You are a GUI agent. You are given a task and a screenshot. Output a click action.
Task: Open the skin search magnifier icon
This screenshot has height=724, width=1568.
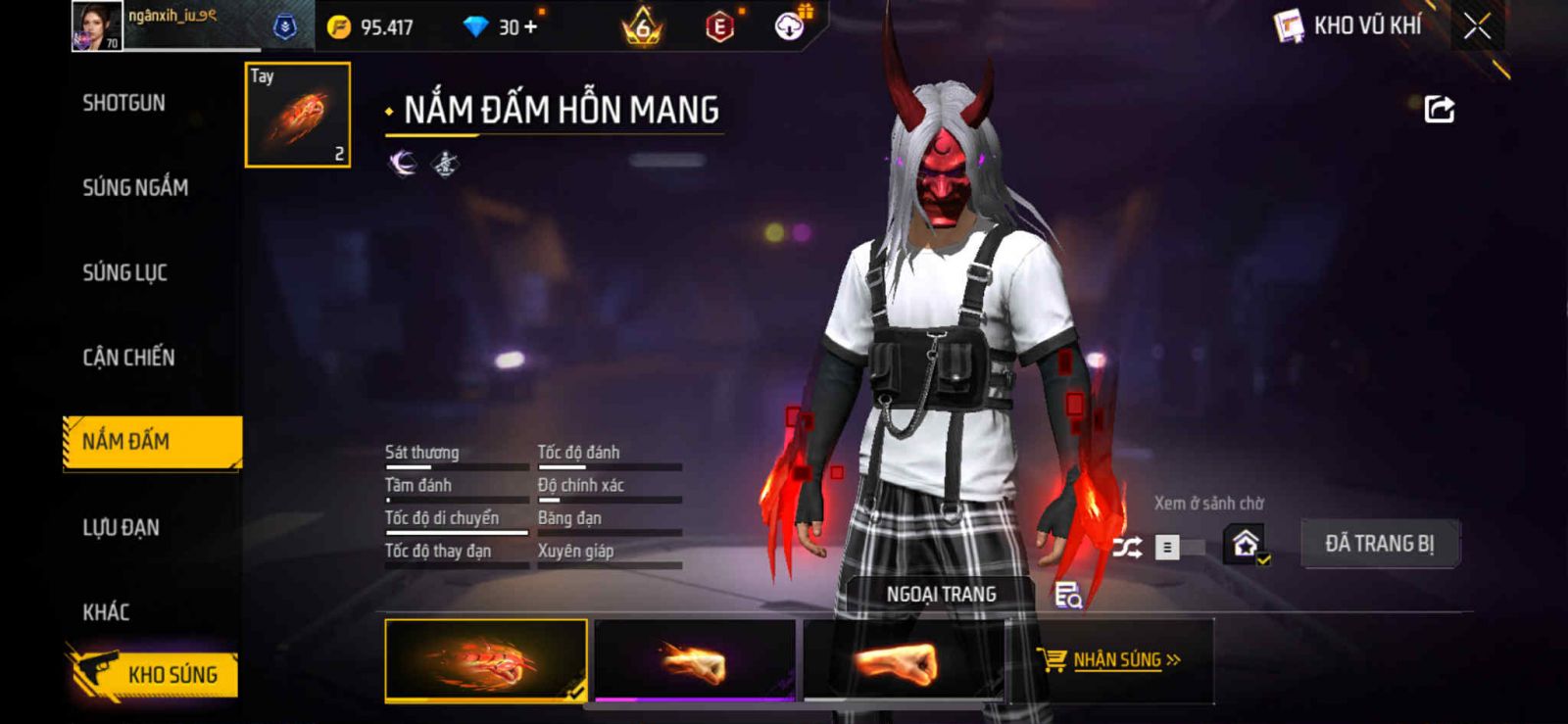pos(1067,595)
